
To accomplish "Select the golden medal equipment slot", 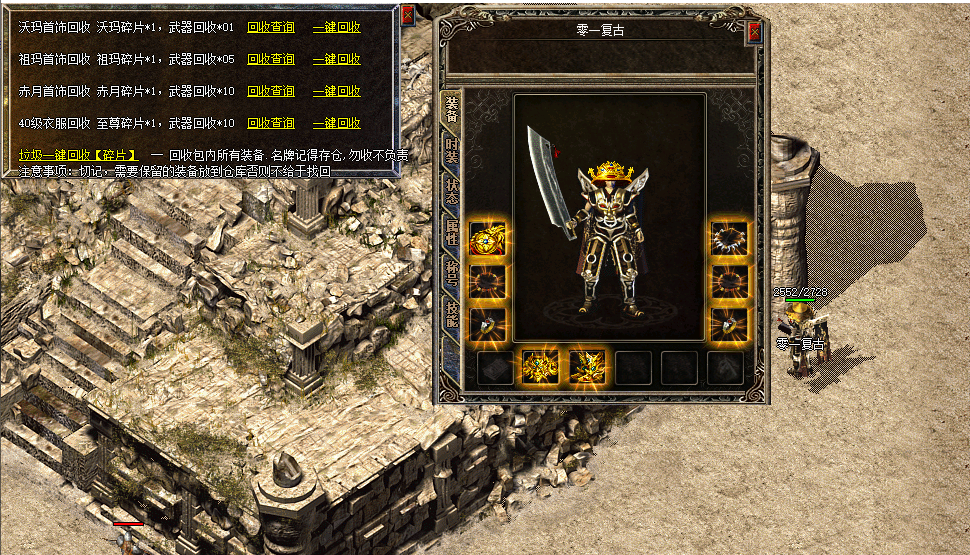I will (487, 238).
